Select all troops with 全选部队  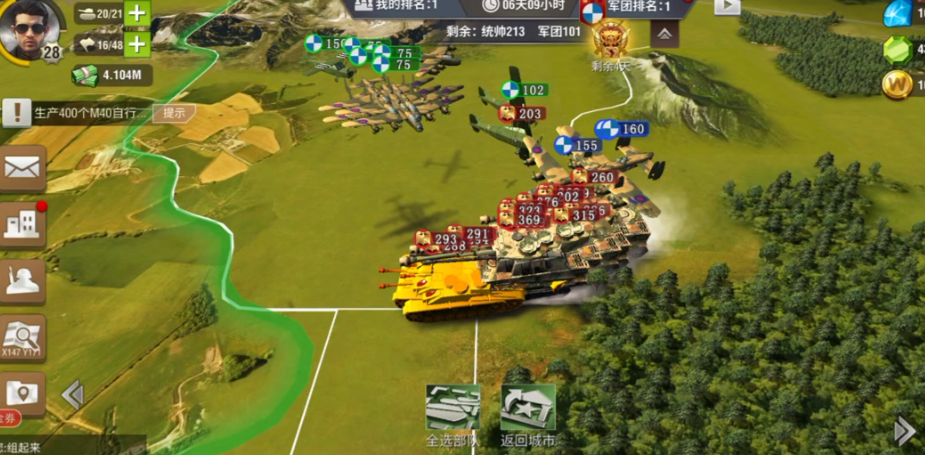[452, 409]
